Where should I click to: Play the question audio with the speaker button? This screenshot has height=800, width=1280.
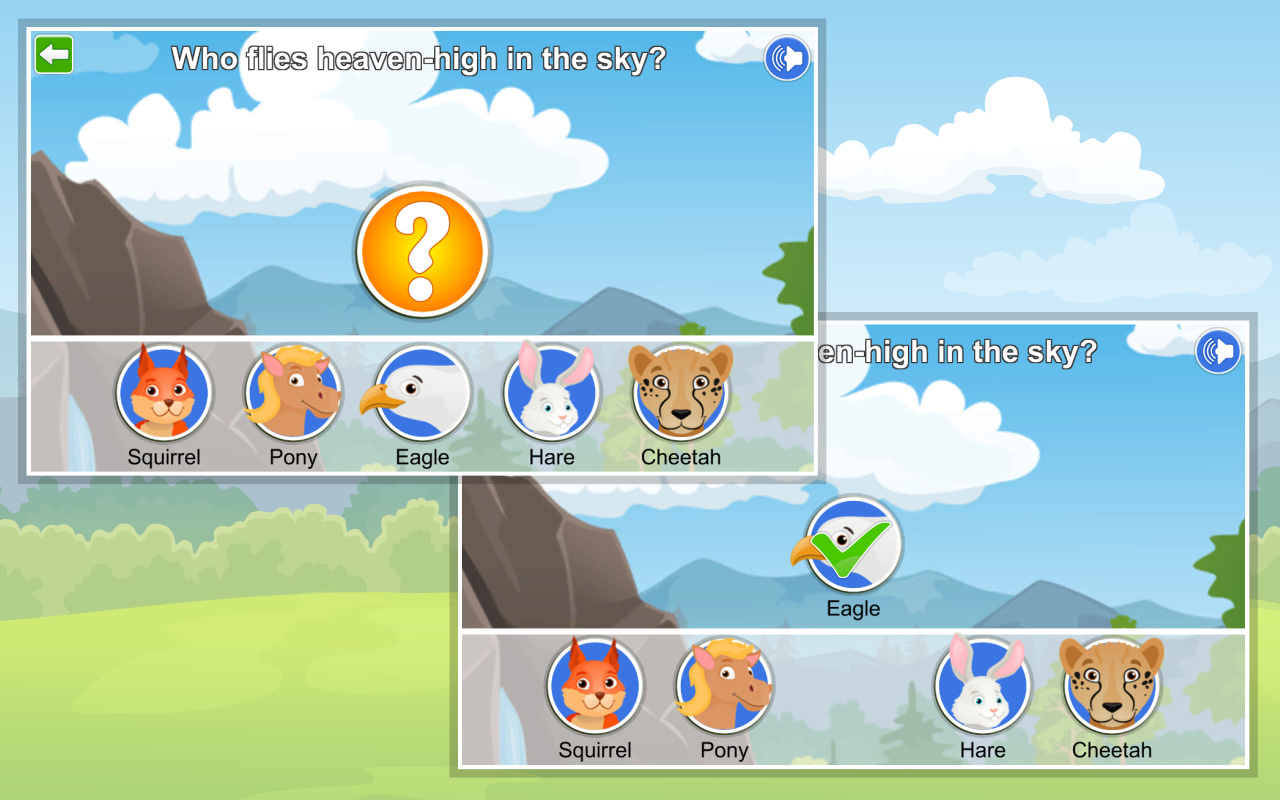click(x=786, y=58)
